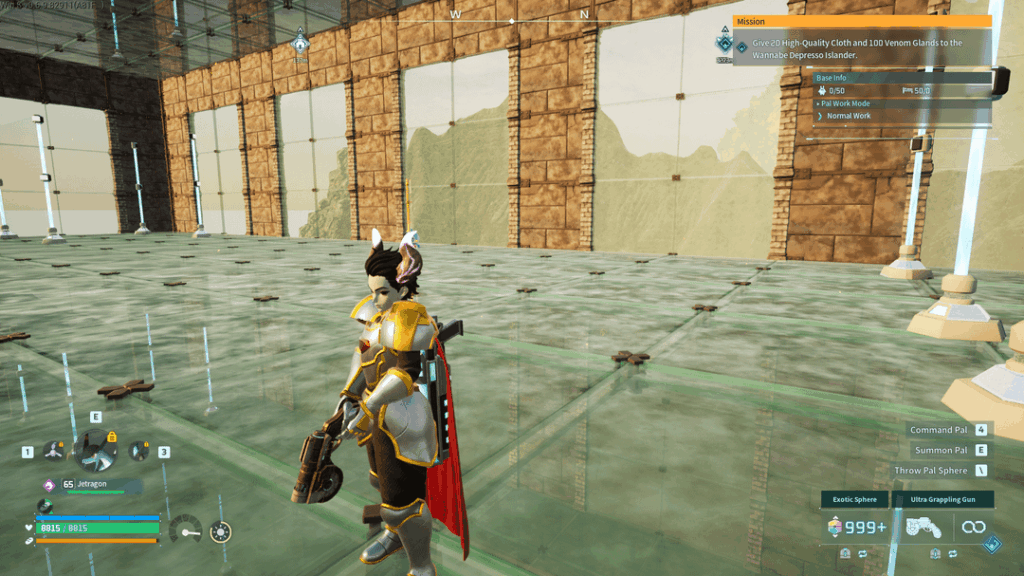Click the sun time-of-day dial
The width and height of the screenshot is (1024, 576).
coord(221,532)
